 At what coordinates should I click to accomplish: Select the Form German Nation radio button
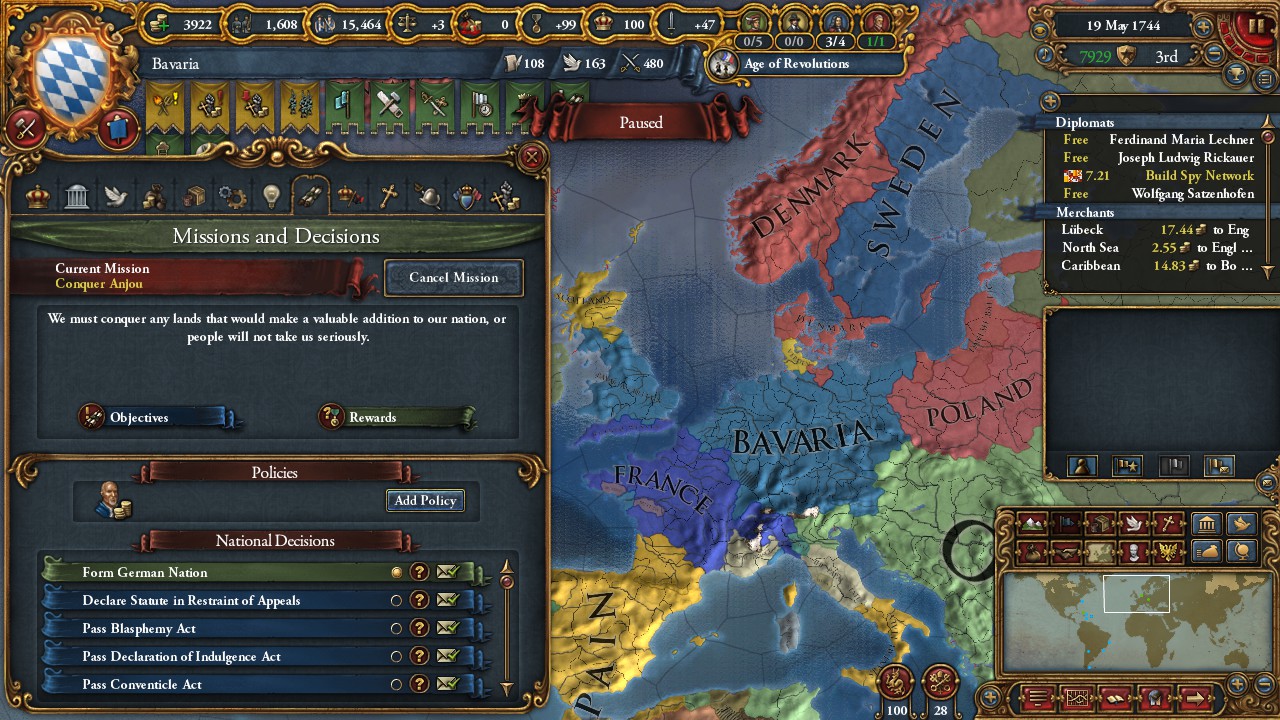[397, 572]
